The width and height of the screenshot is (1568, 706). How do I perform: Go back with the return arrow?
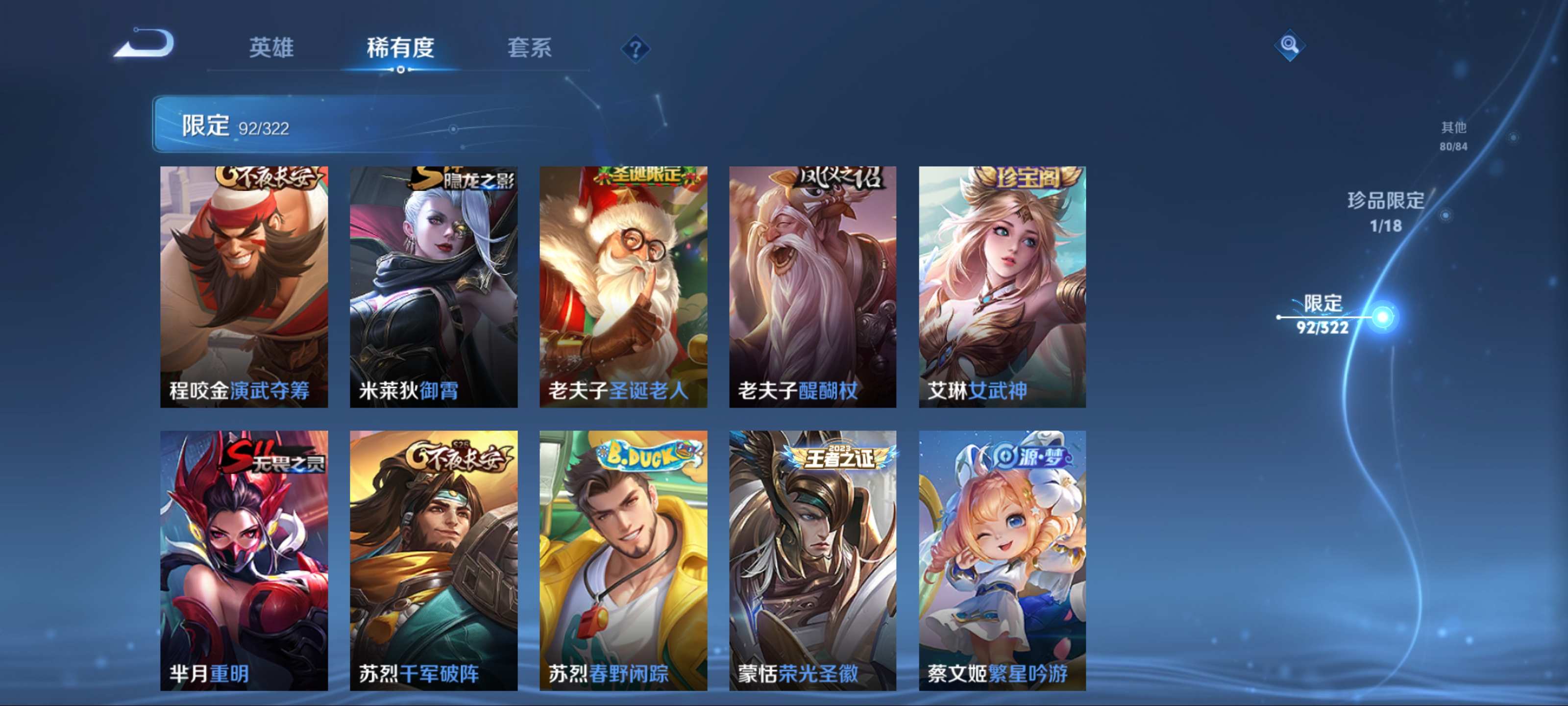coord(144,44)
